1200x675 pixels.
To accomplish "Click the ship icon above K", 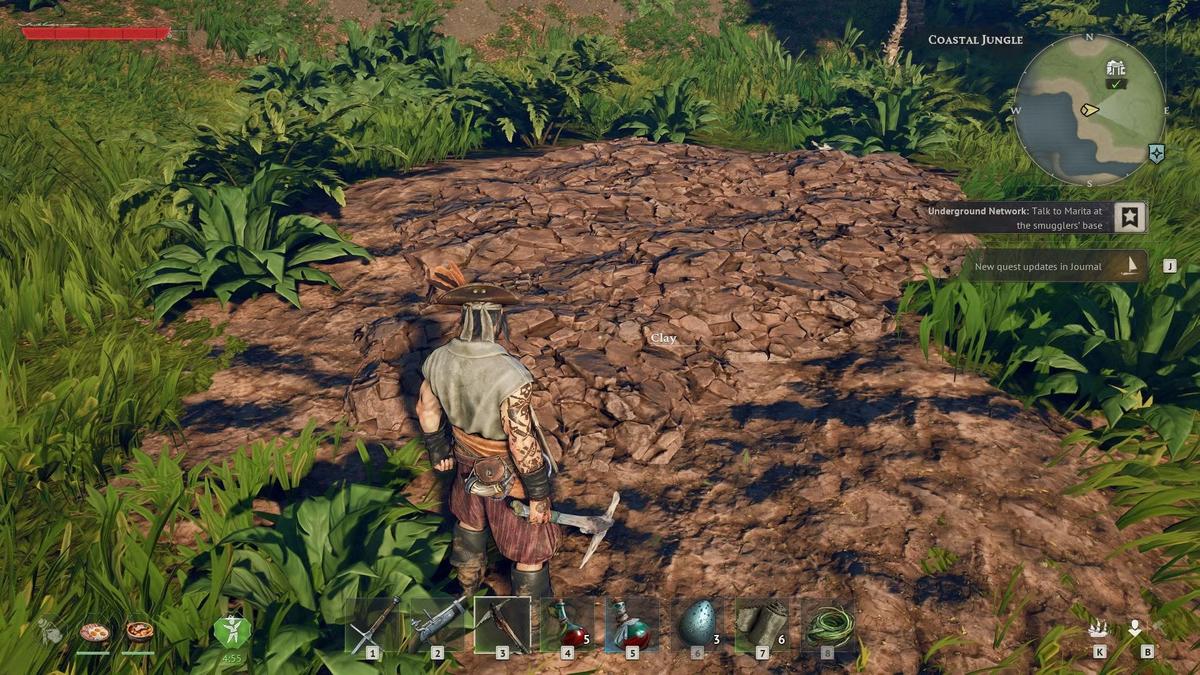I will tap(1099, 628).
